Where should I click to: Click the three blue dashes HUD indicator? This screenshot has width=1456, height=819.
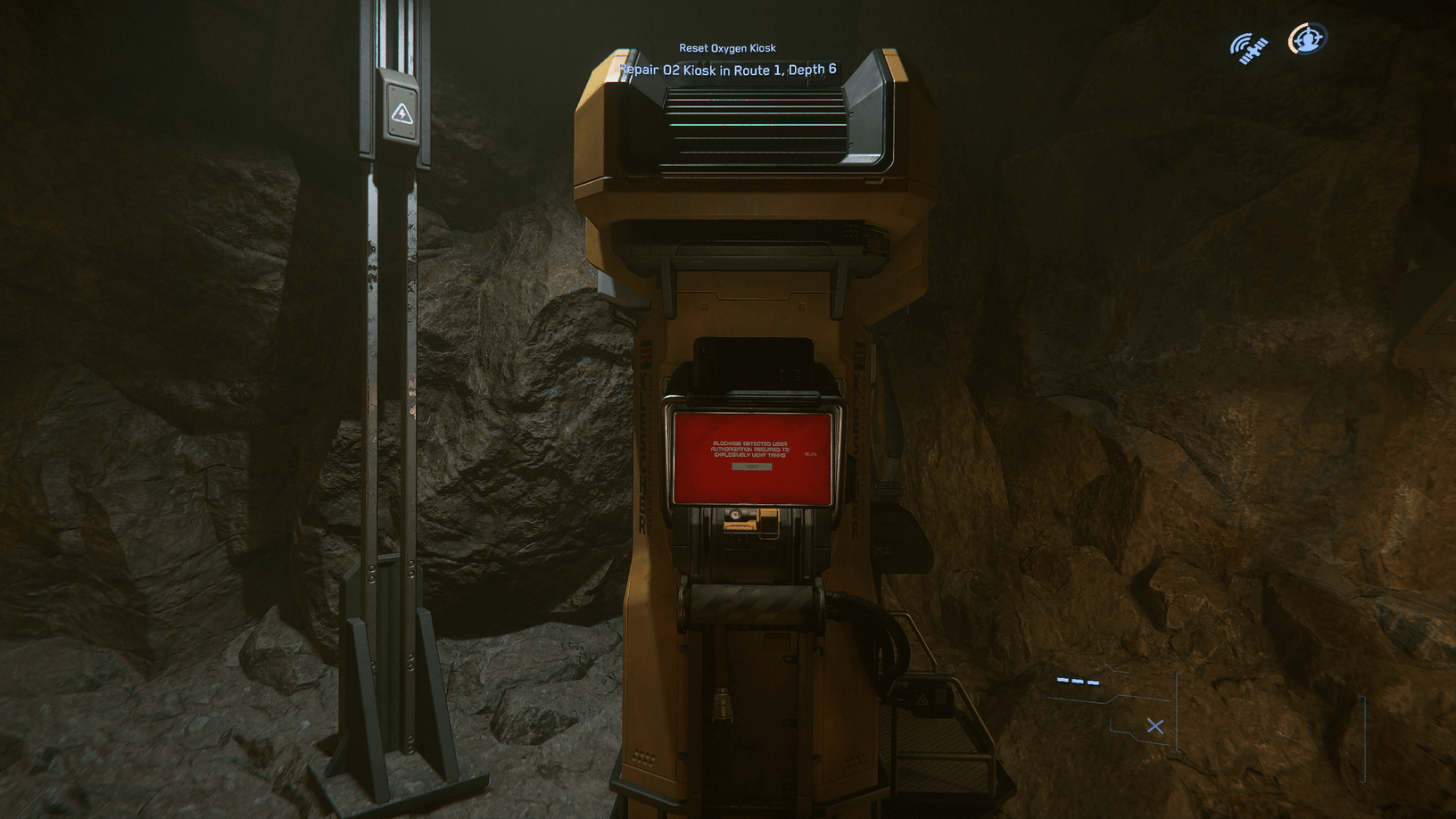[1077, 681]
